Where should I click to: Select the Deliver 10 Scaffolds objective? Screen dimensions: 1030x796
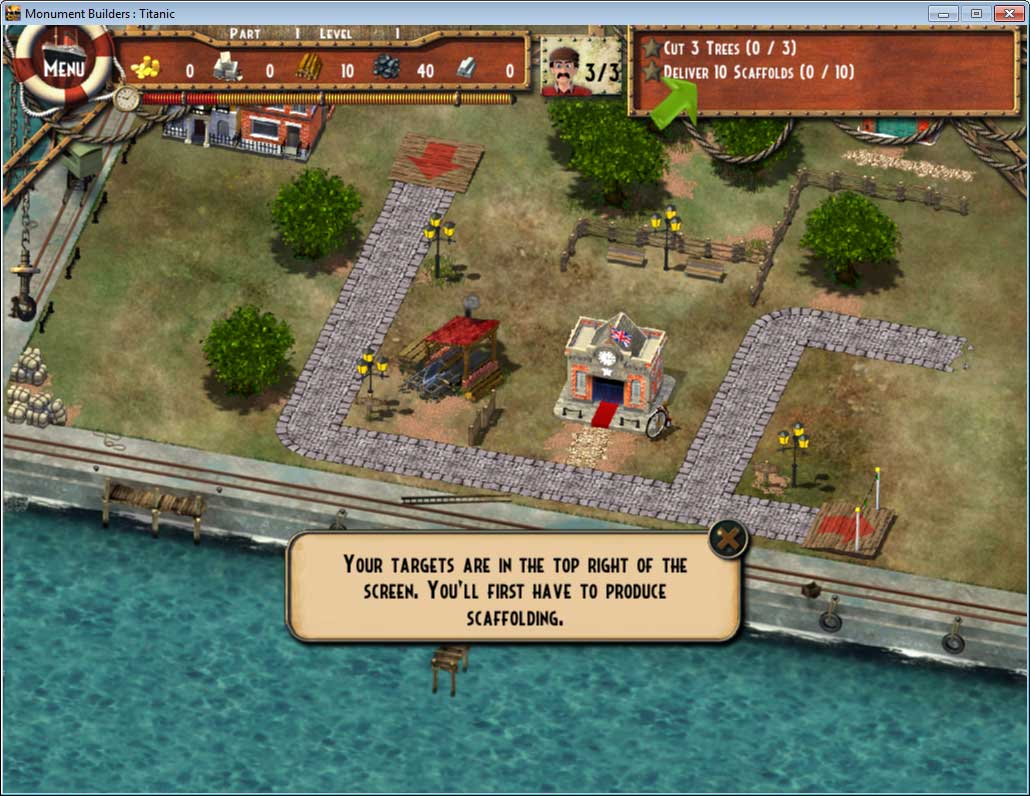pyautogui.click(x=758, y=73)
